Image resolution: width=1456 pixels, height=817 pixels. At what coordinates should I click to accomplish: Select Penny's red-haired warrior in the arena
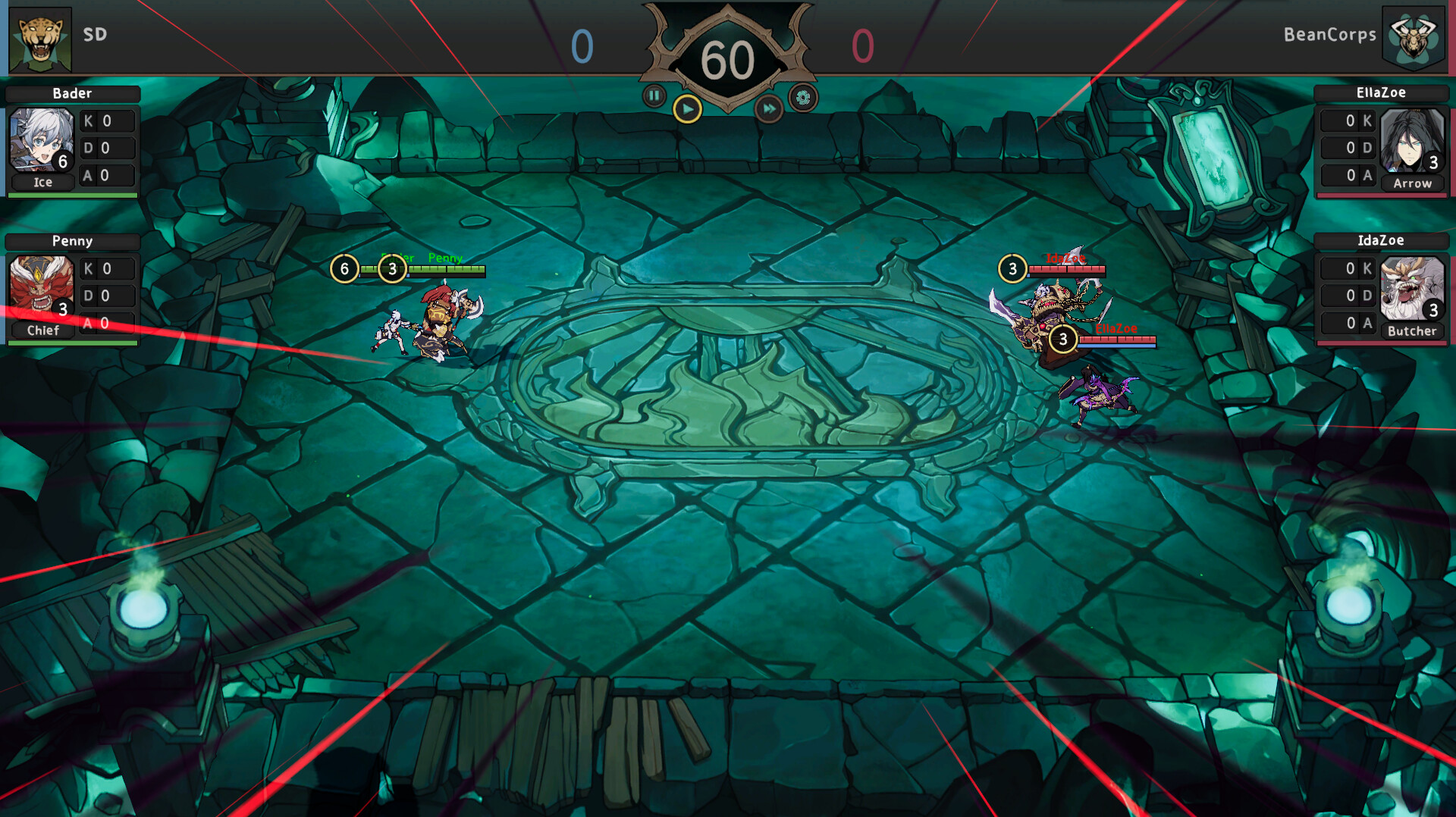pyautogui.click(x=438, y=318)
